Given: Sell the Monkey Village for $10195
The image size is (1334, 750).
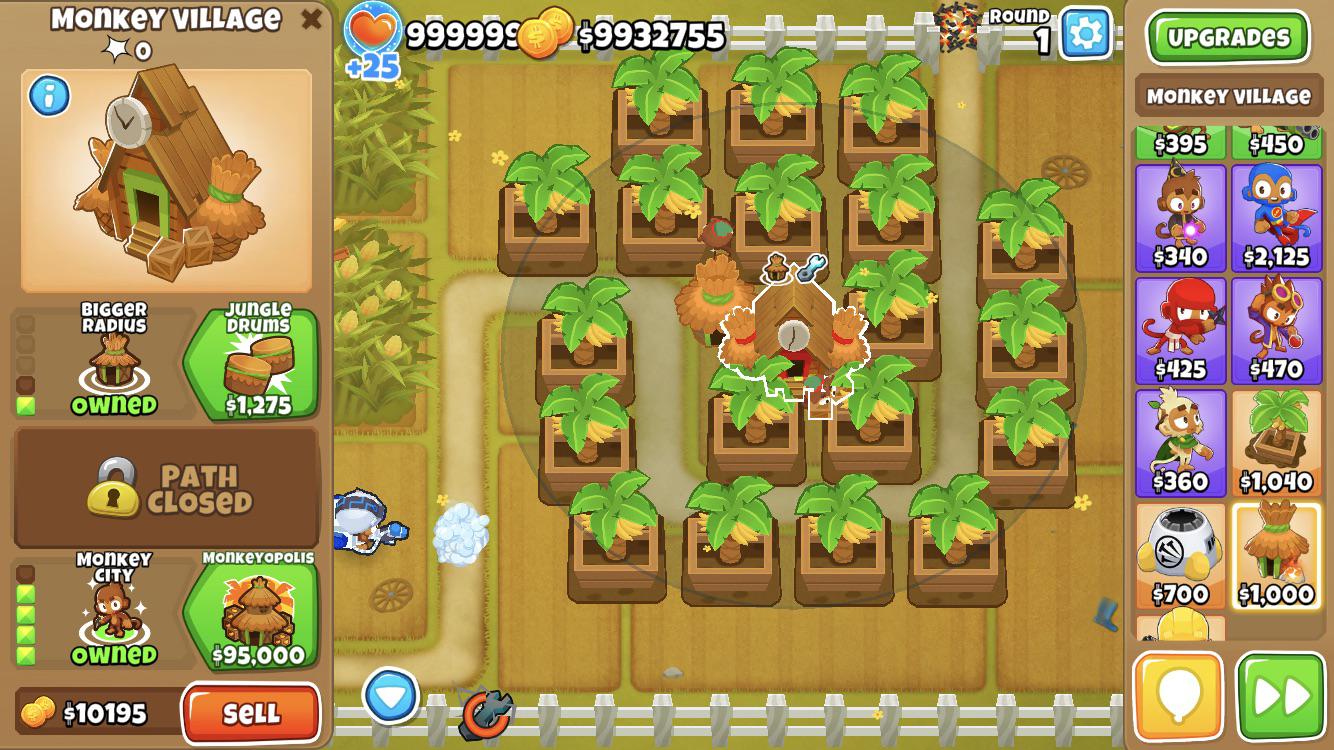Looking at the screenshot, I should (252, 715).
